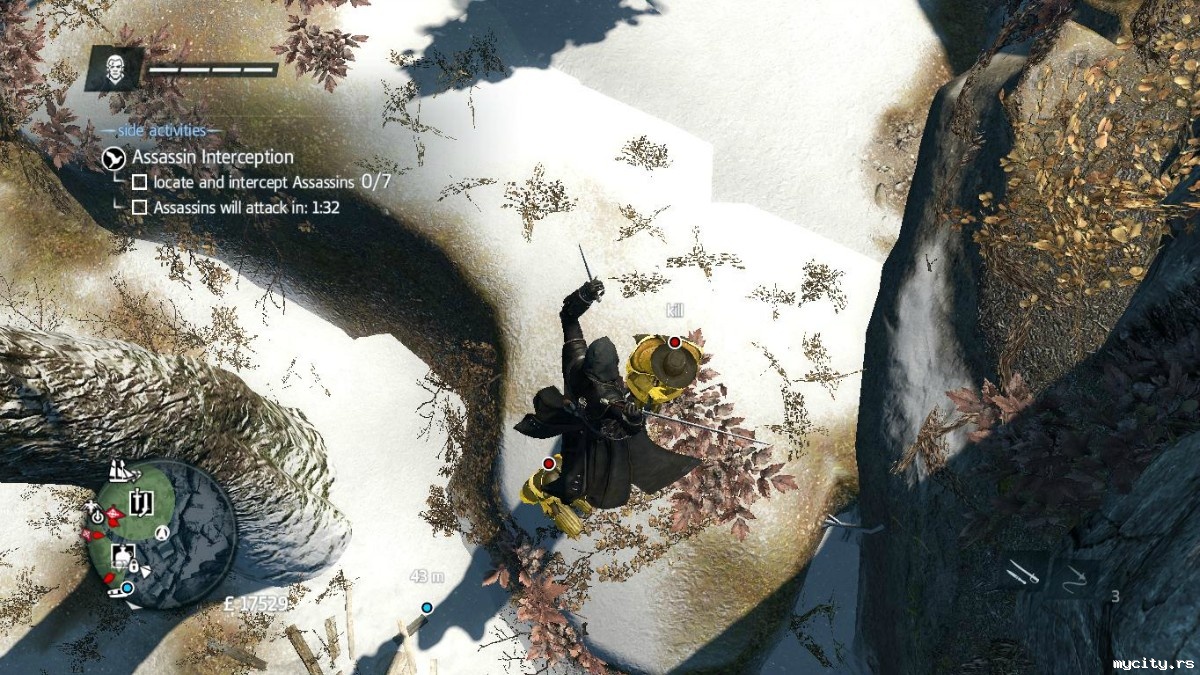Select the sword and dagger weapon slot
This screenshot has height=675, width=1200.
pos(1023,574)
